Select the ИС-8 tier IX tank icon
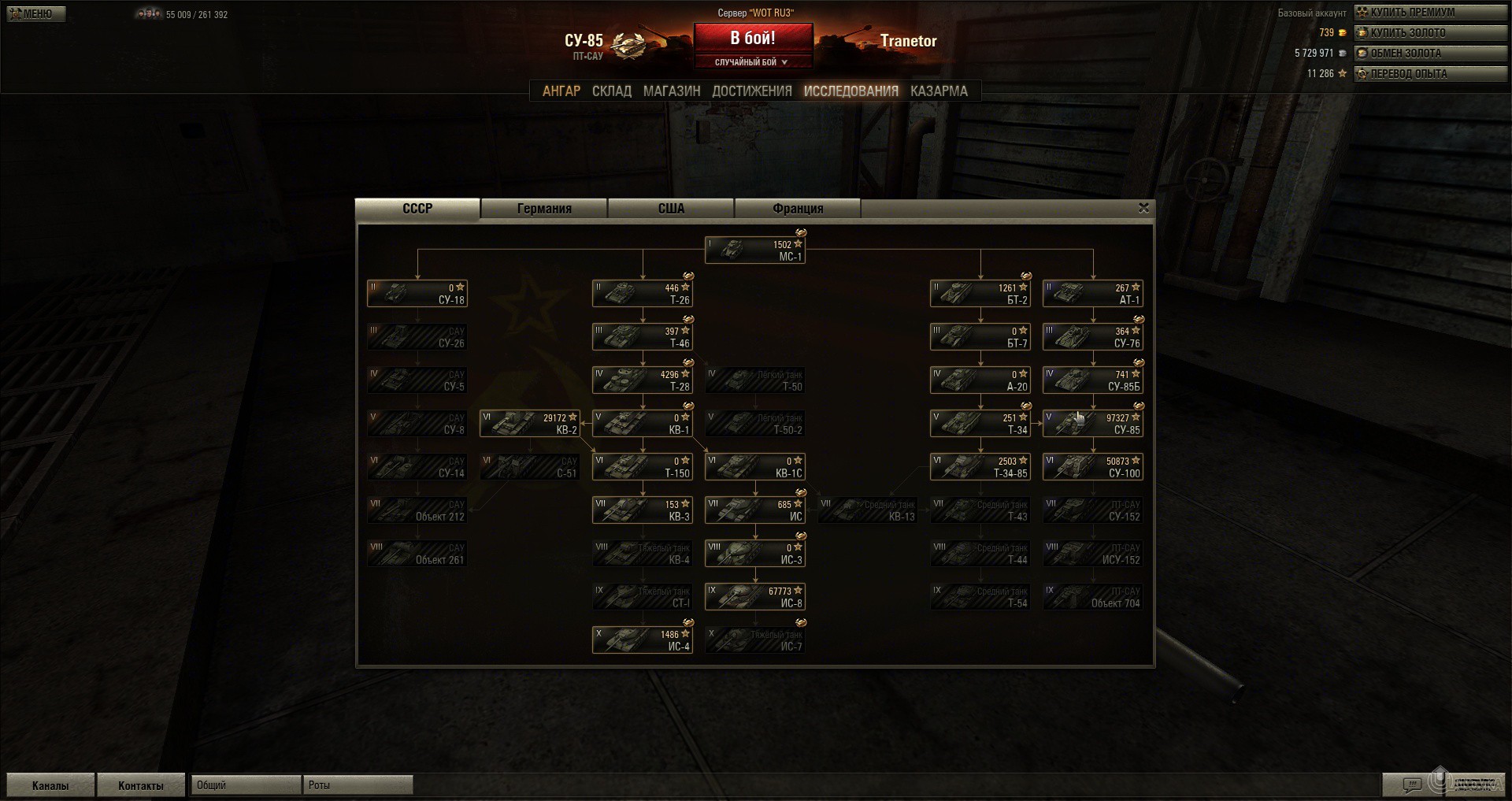 click(754, 596)
